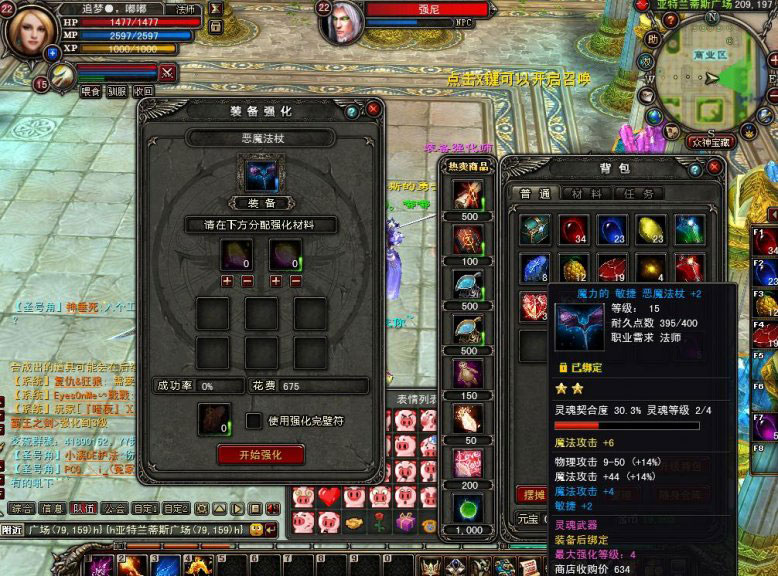
Task: Close the 装备强化 enhancement window
Action: pyautogui.click(x=373, y=108)
